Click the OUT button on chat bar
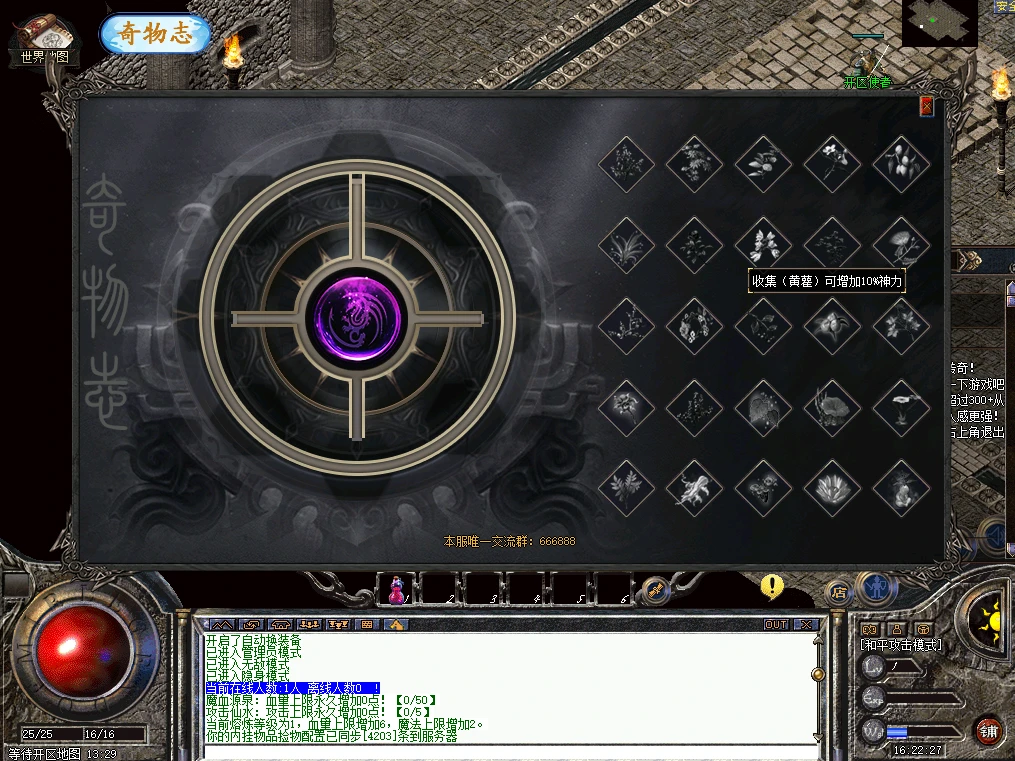The width and height of the screenshot is (1015, 761). (776, 624)
